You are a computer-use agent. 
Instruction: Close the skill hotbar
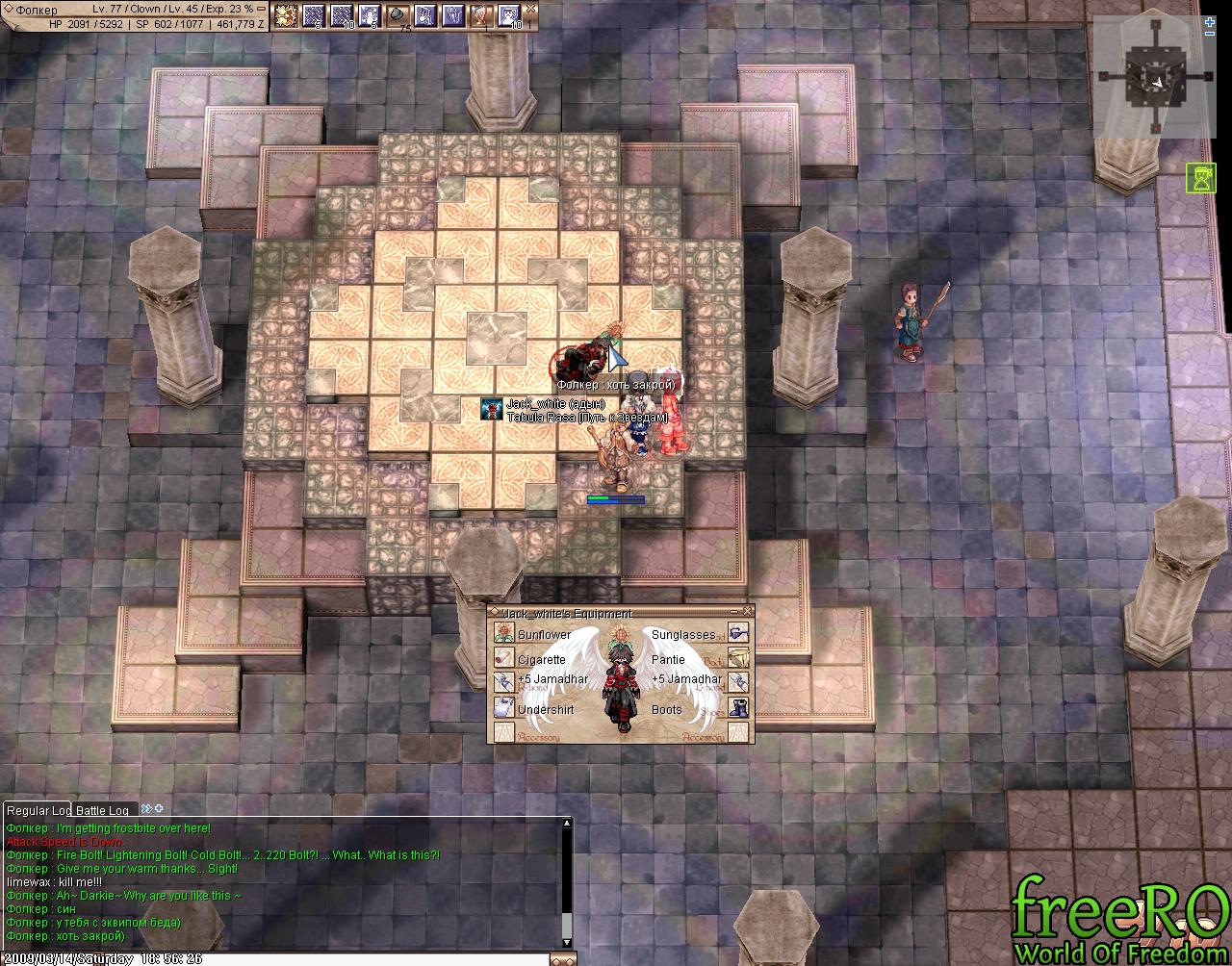(x=530, y=7)
